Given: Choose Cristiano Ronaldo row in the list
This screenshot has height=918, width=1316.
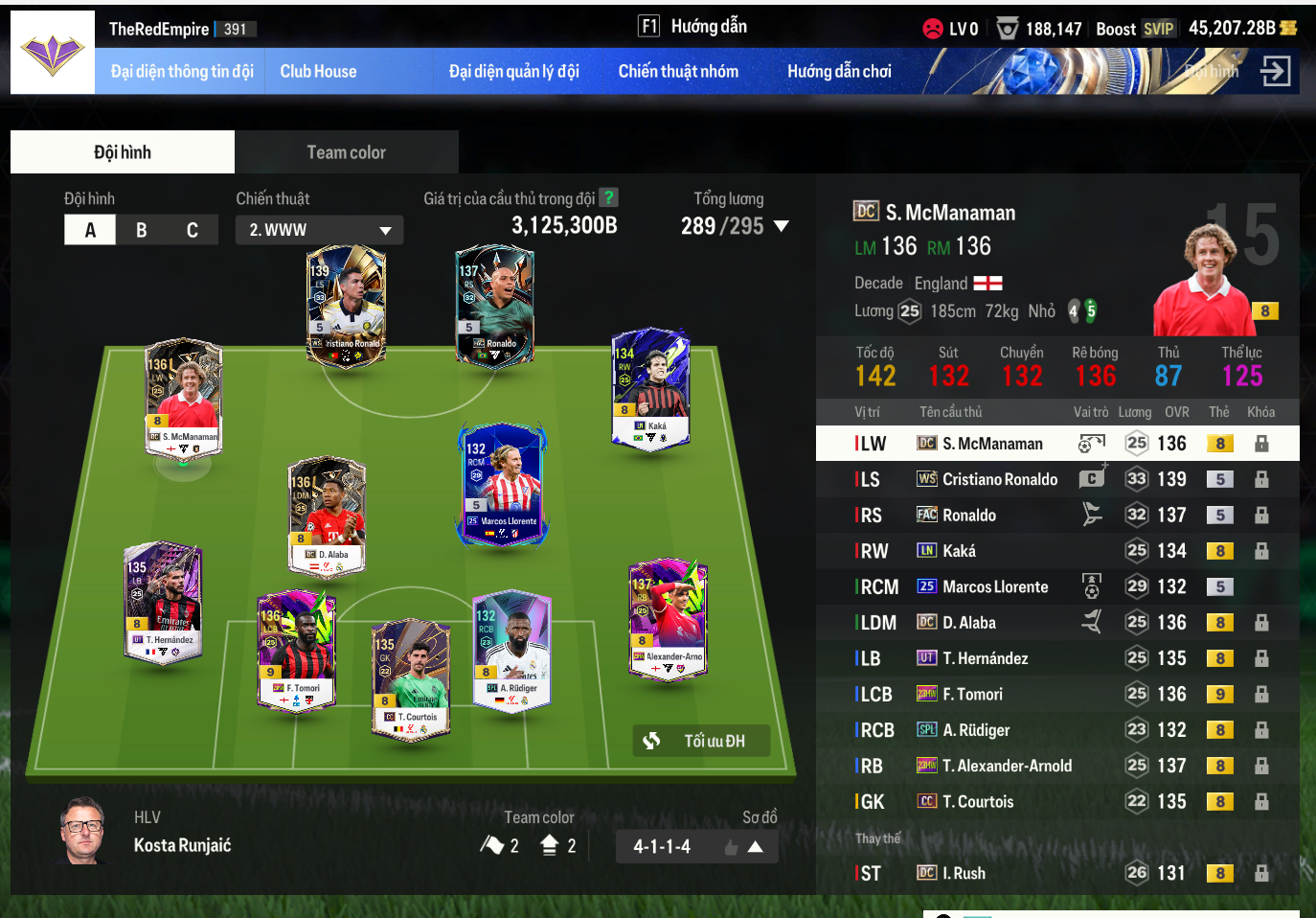Looking at the screenshot, I should (999, 479).
